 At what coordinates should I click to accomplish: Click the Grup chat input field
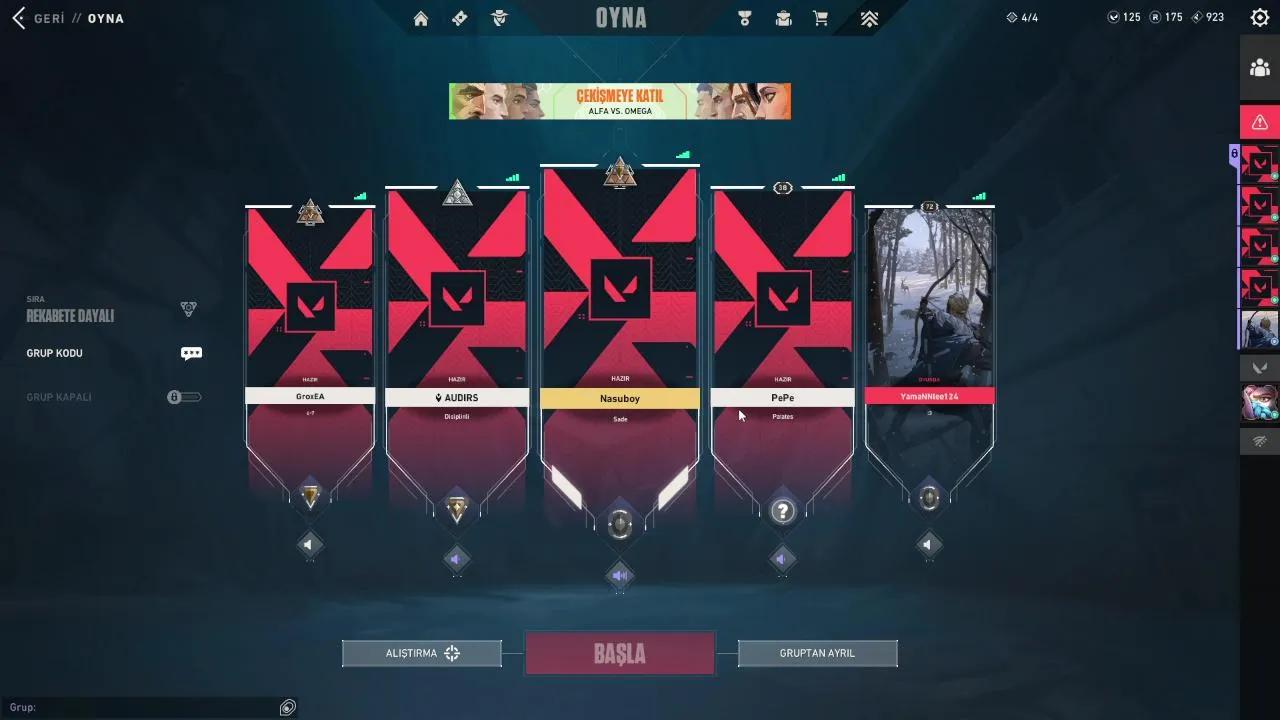pos(140,707)
